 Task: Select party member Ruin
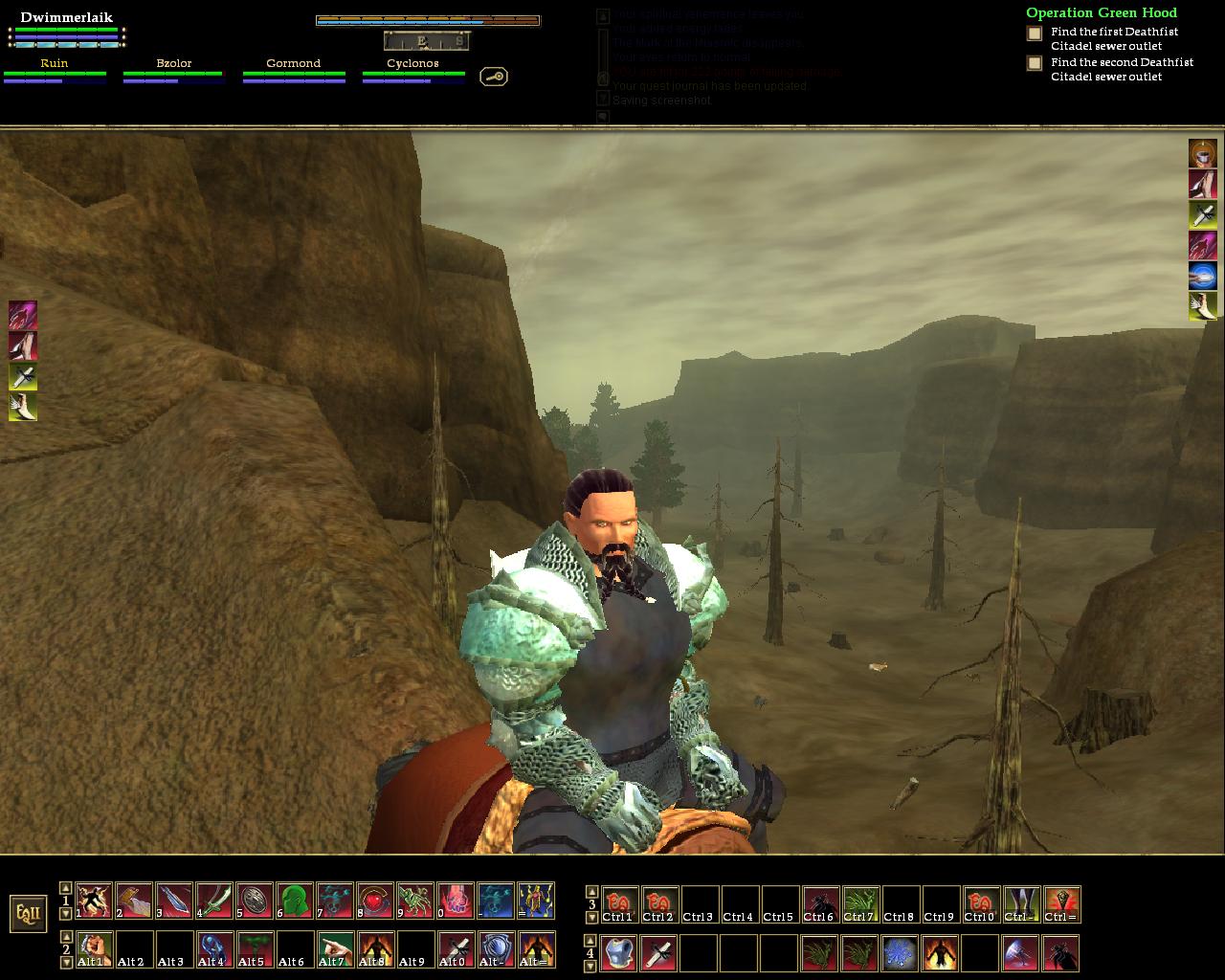55,64
